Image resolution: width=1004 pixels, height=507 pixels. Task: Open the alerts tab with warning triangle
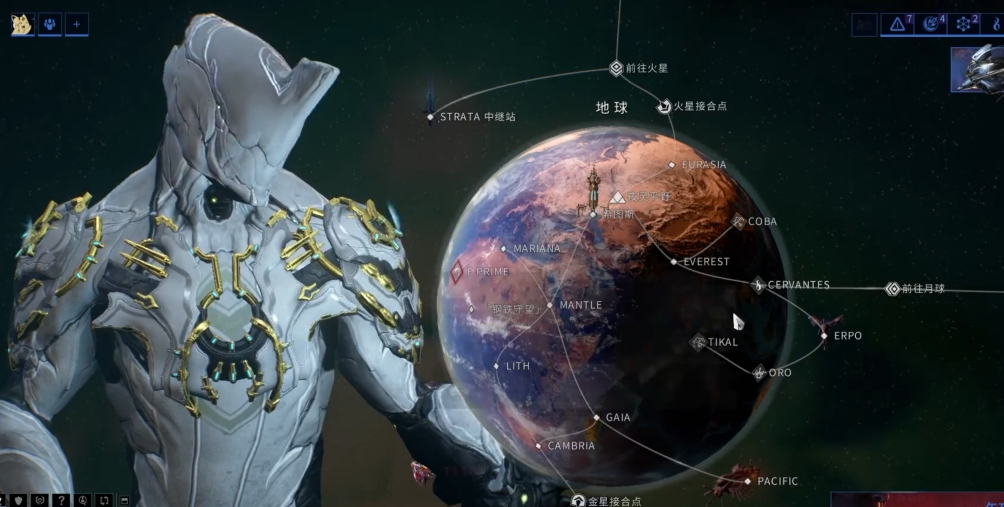tap(897, 24)
